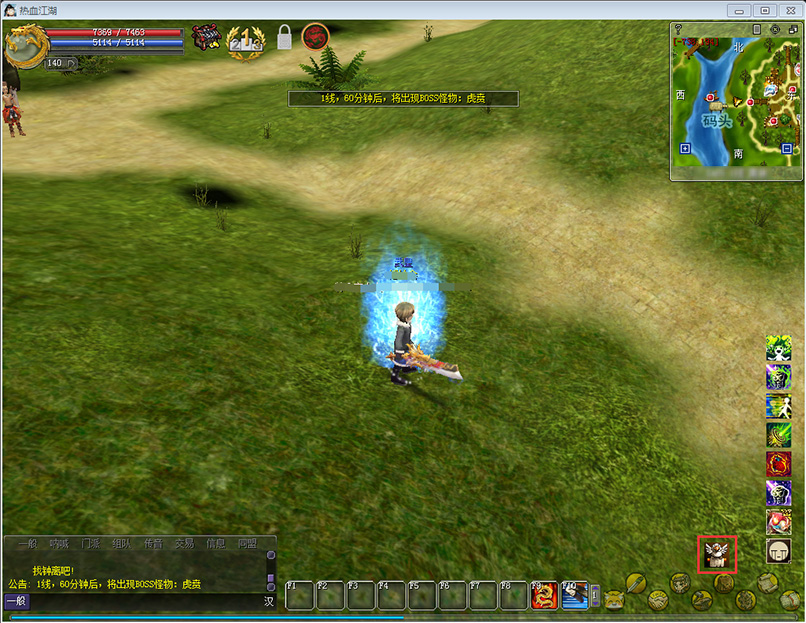The width and height of the screenshot is (806, 623).
Task: Click the gold laurel rank badge
Action: click(245, 40)
